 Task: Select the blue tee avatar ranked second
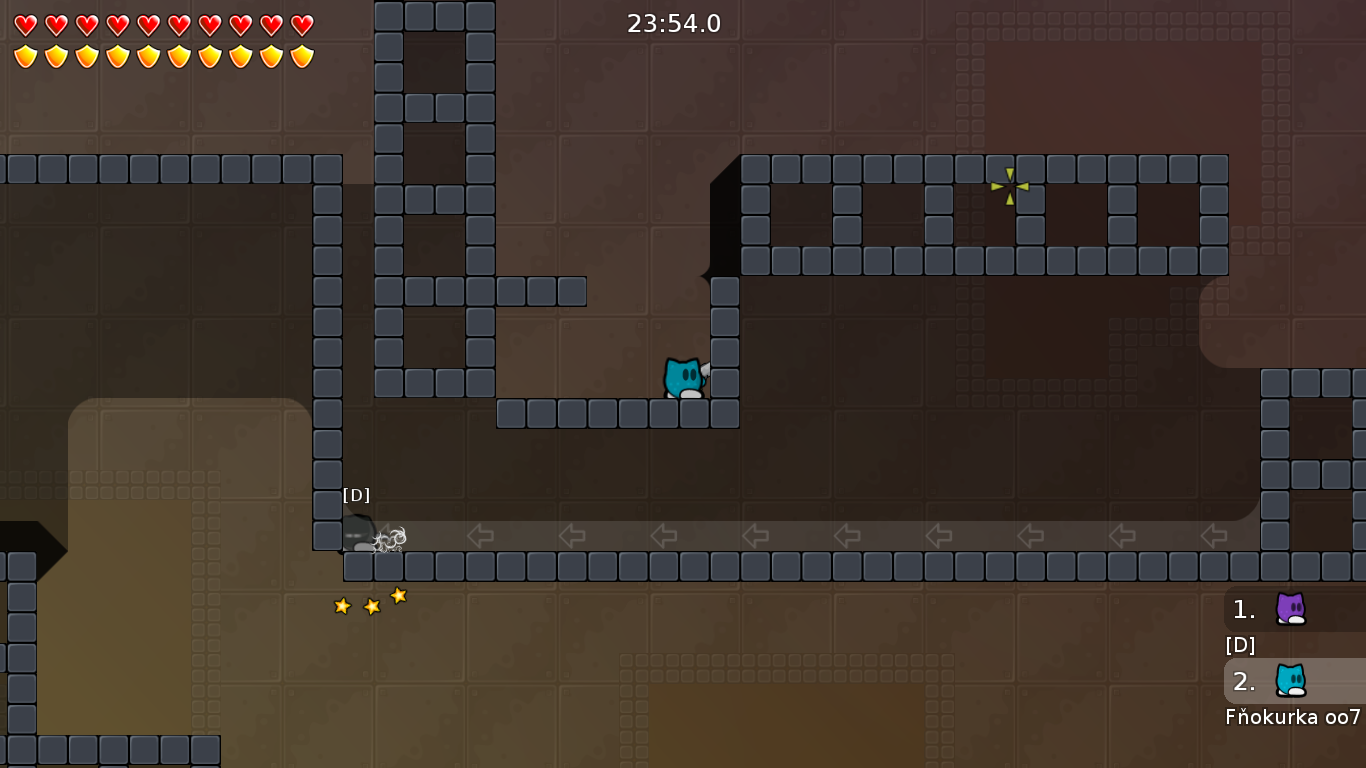coord(1291,681)
